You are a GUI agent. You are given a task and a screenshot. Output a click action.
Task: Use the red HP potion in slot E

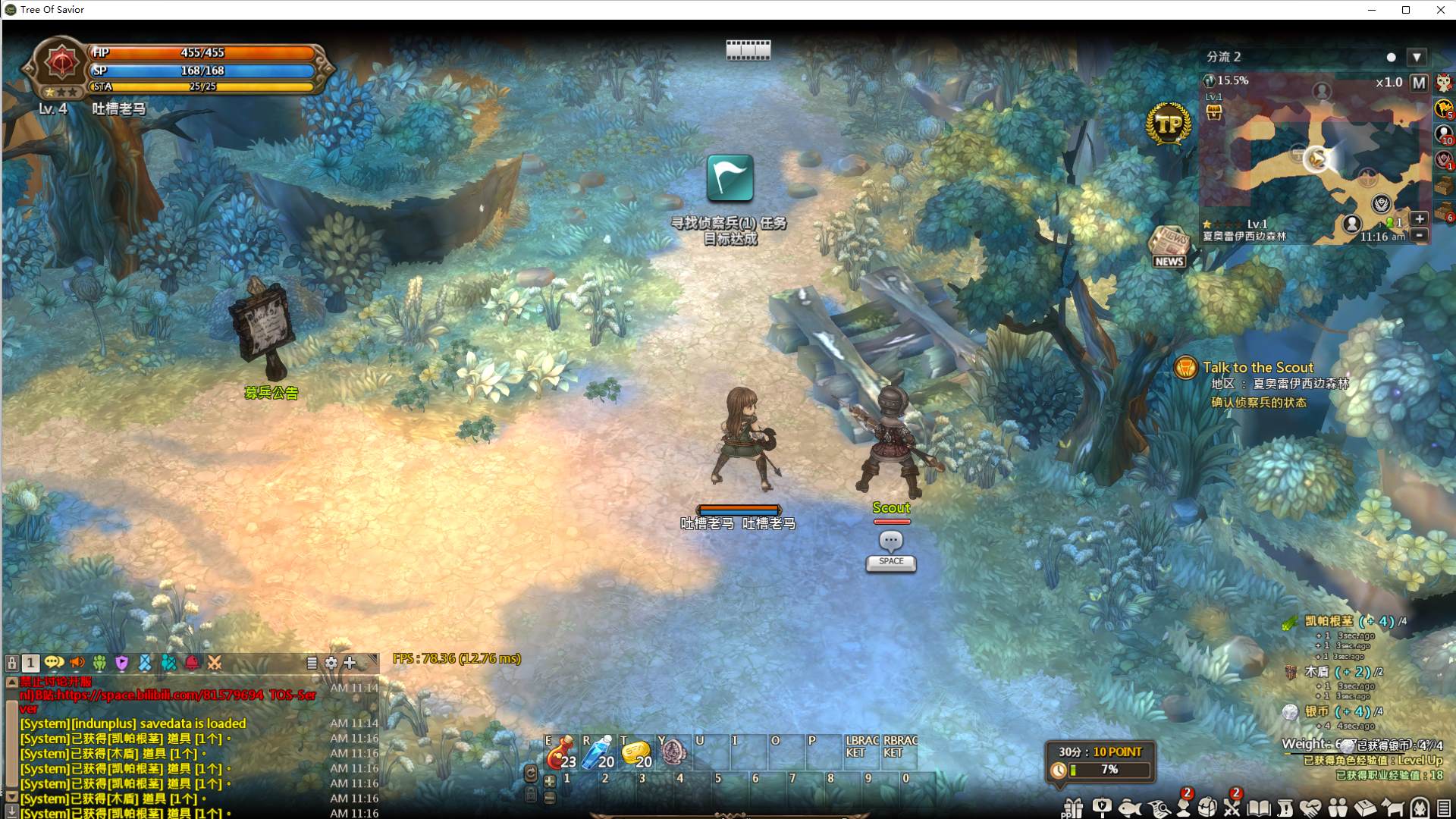pos(561,752)
